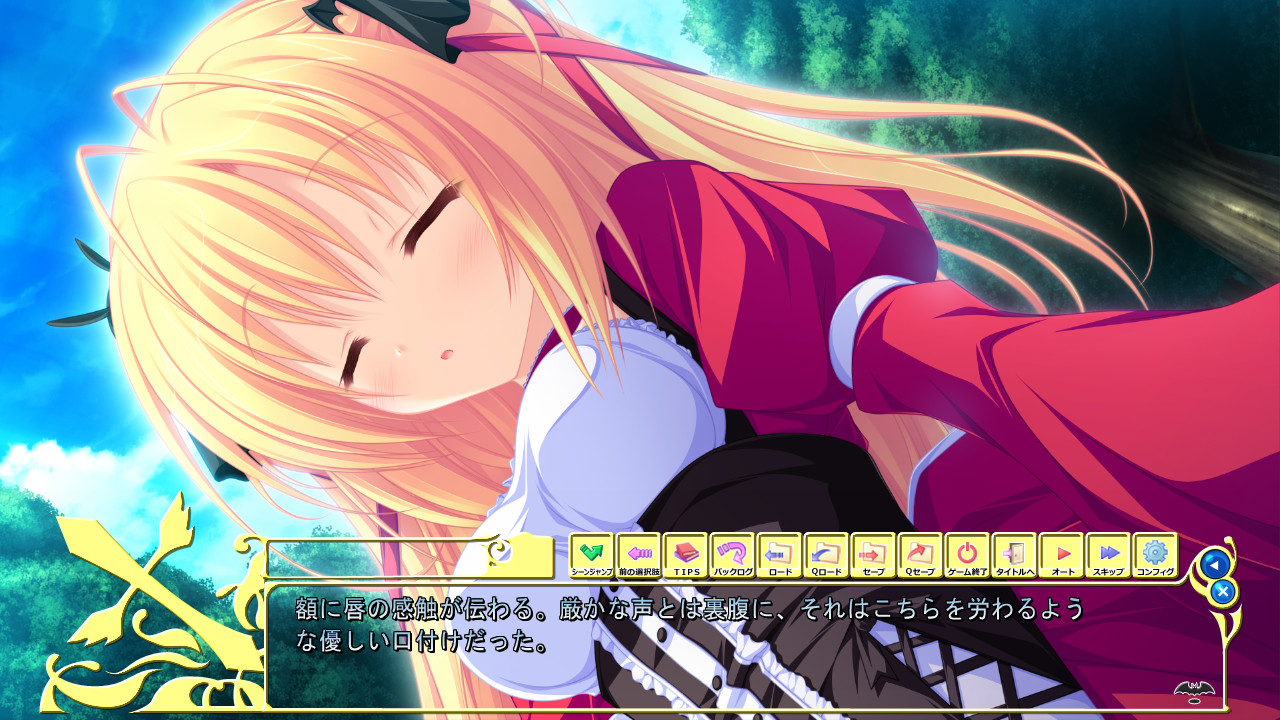The width and height of the screenshot is (1280, 720).
Task: Click the Scene Jump (シーンジャンプ) button
Action: 591,555
